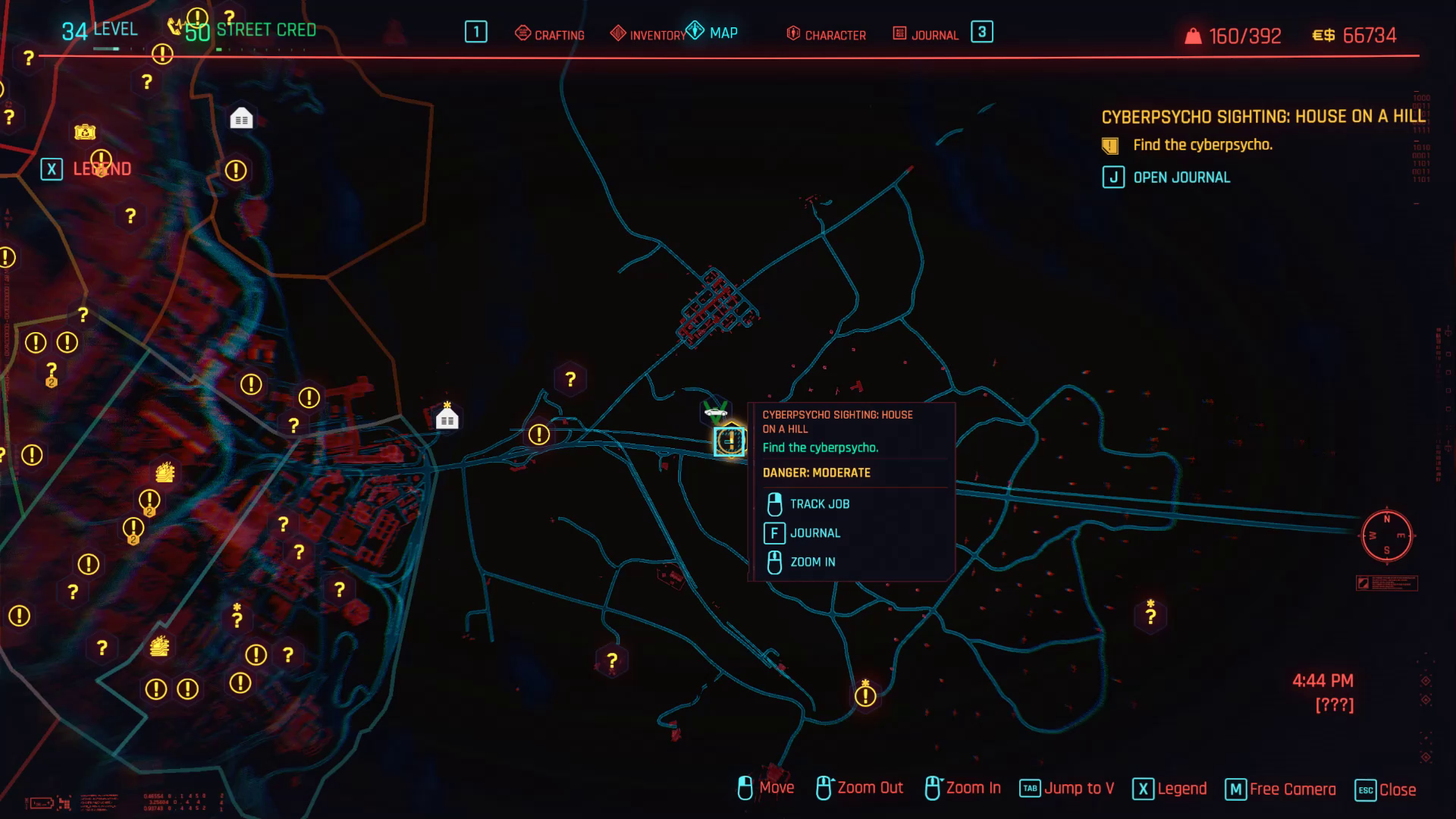Click the yellow sidequest icon at the bottom center
Viewport: 1456px width, 819px height.
864,695
